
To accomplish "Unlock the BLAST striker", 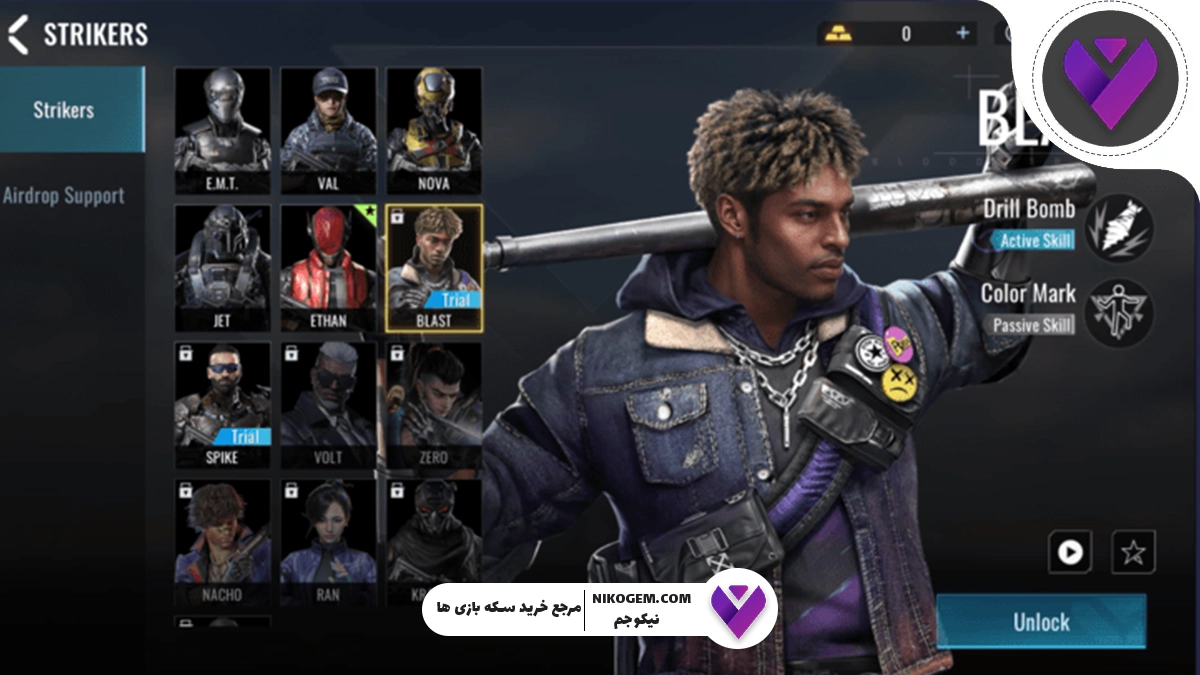I will tap(1041, 622).
